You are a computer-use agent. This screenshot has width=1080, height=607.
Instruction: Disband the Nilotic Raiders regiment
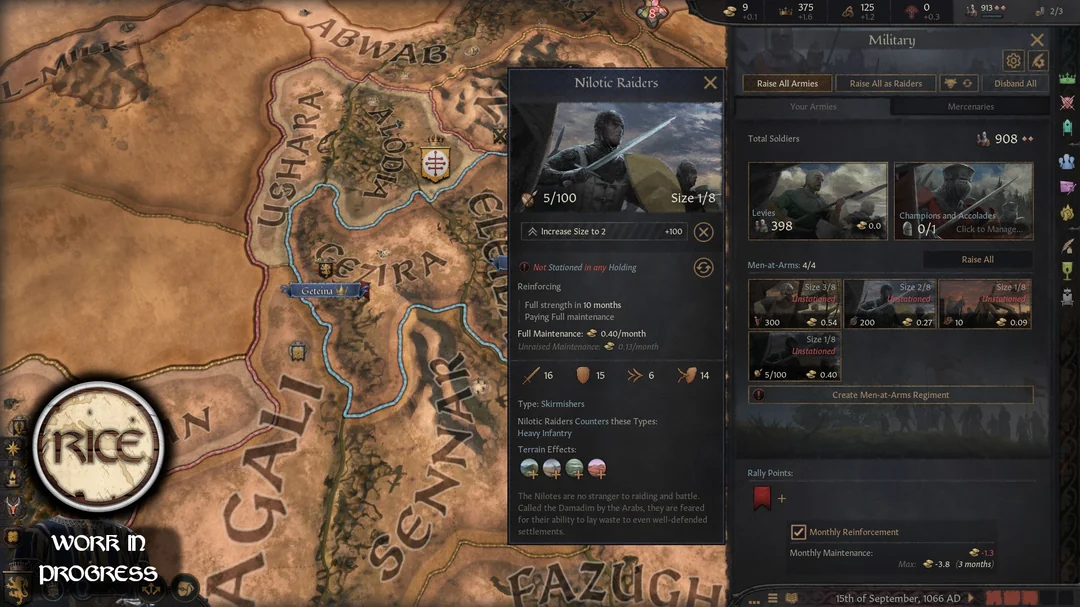[704, 232]
